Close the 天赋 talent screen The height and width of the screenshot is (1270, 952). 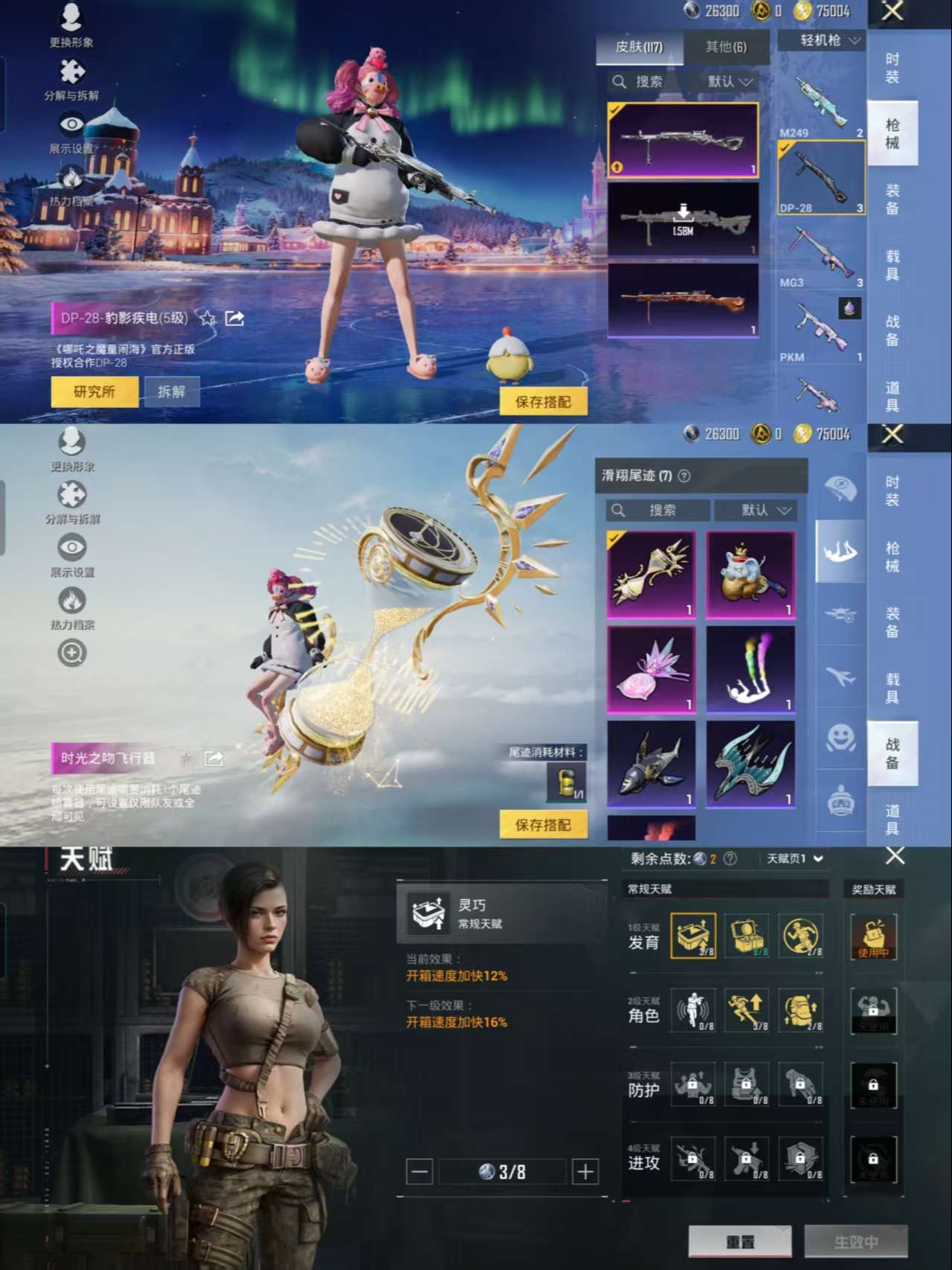click(895, 856)
